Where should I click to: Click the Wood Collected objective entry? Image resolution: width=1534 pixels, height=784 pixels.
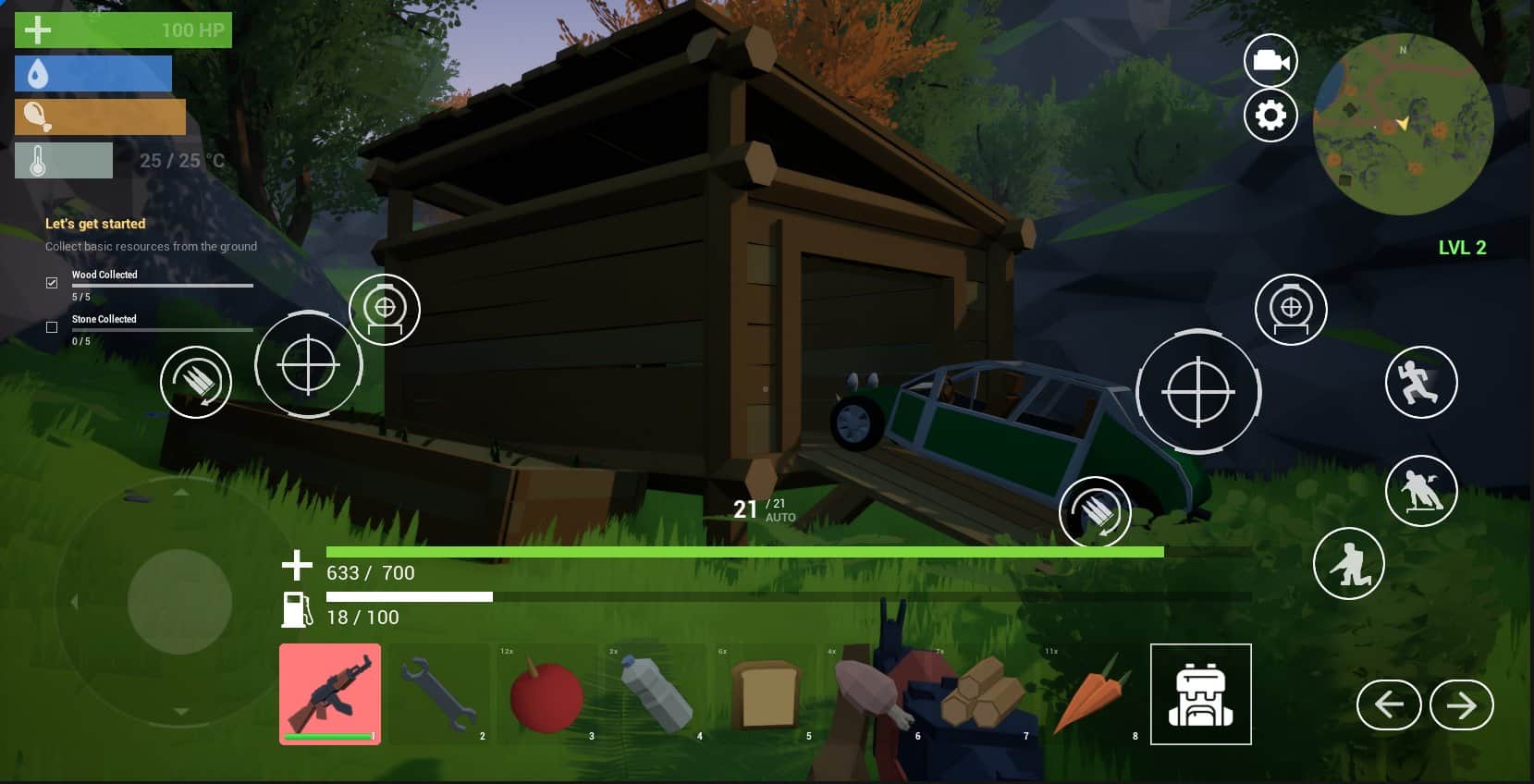tap(104, 275)
